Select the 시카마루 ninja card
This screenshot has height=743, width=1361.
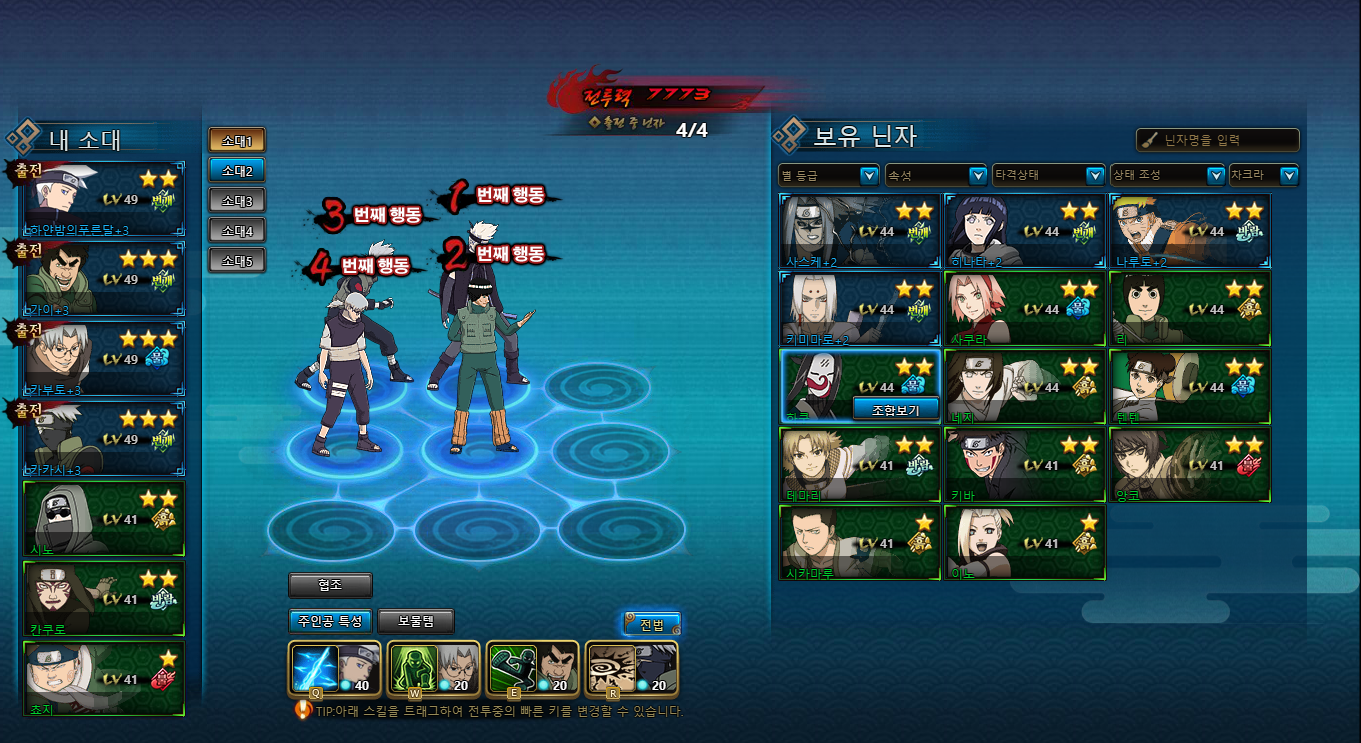tap(860, 543)
